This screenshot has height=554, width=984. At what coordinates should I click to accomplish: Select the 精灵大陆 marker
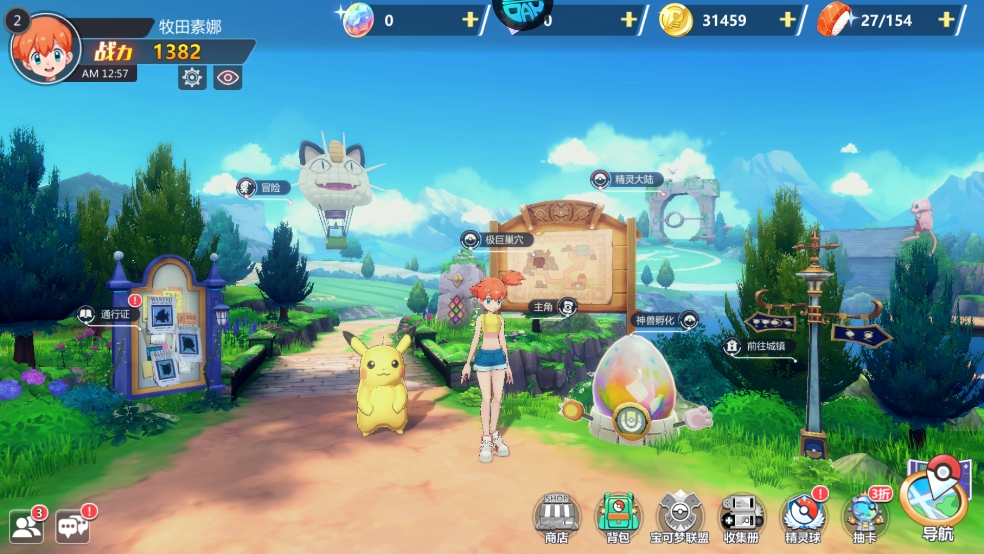627,180
